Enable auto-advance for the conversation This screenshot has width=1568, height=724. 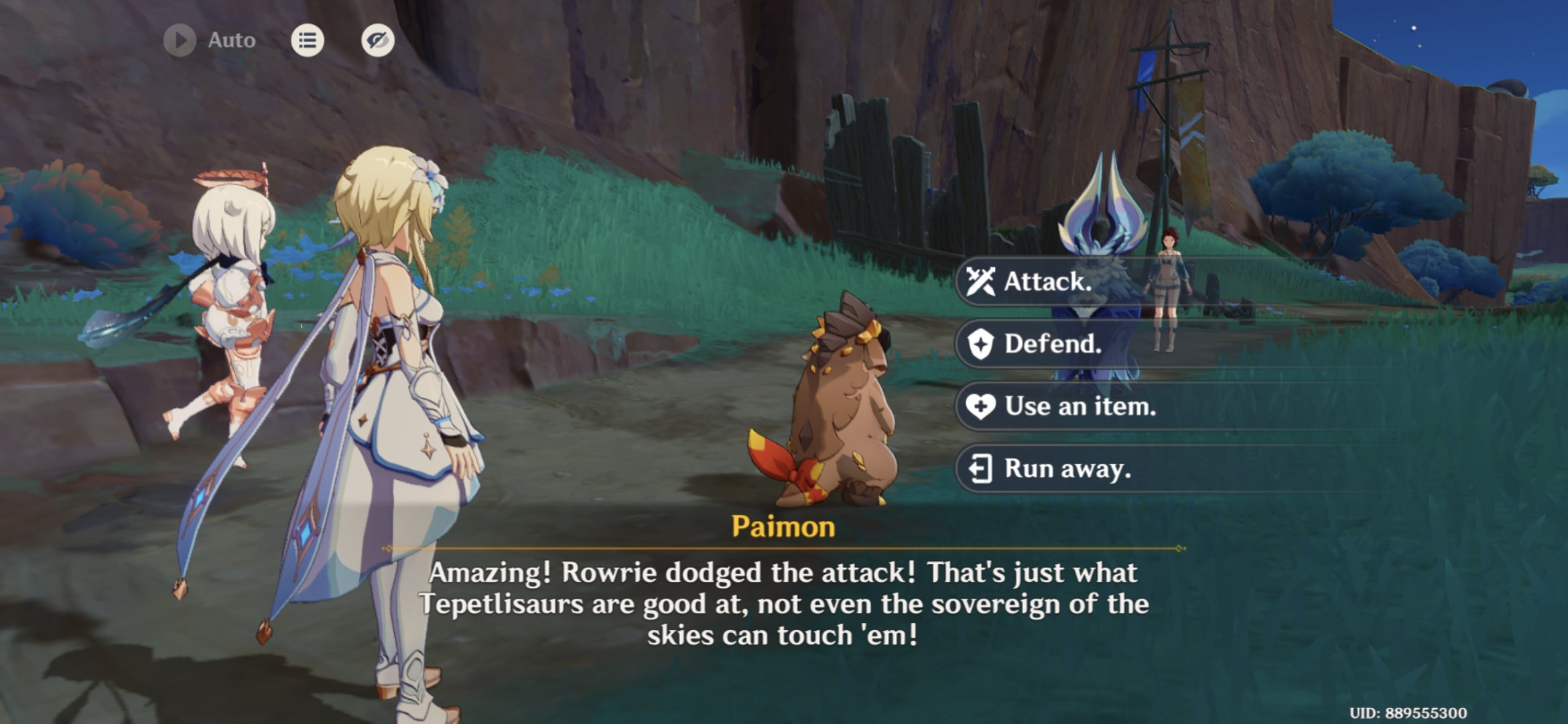coord(179,39)
